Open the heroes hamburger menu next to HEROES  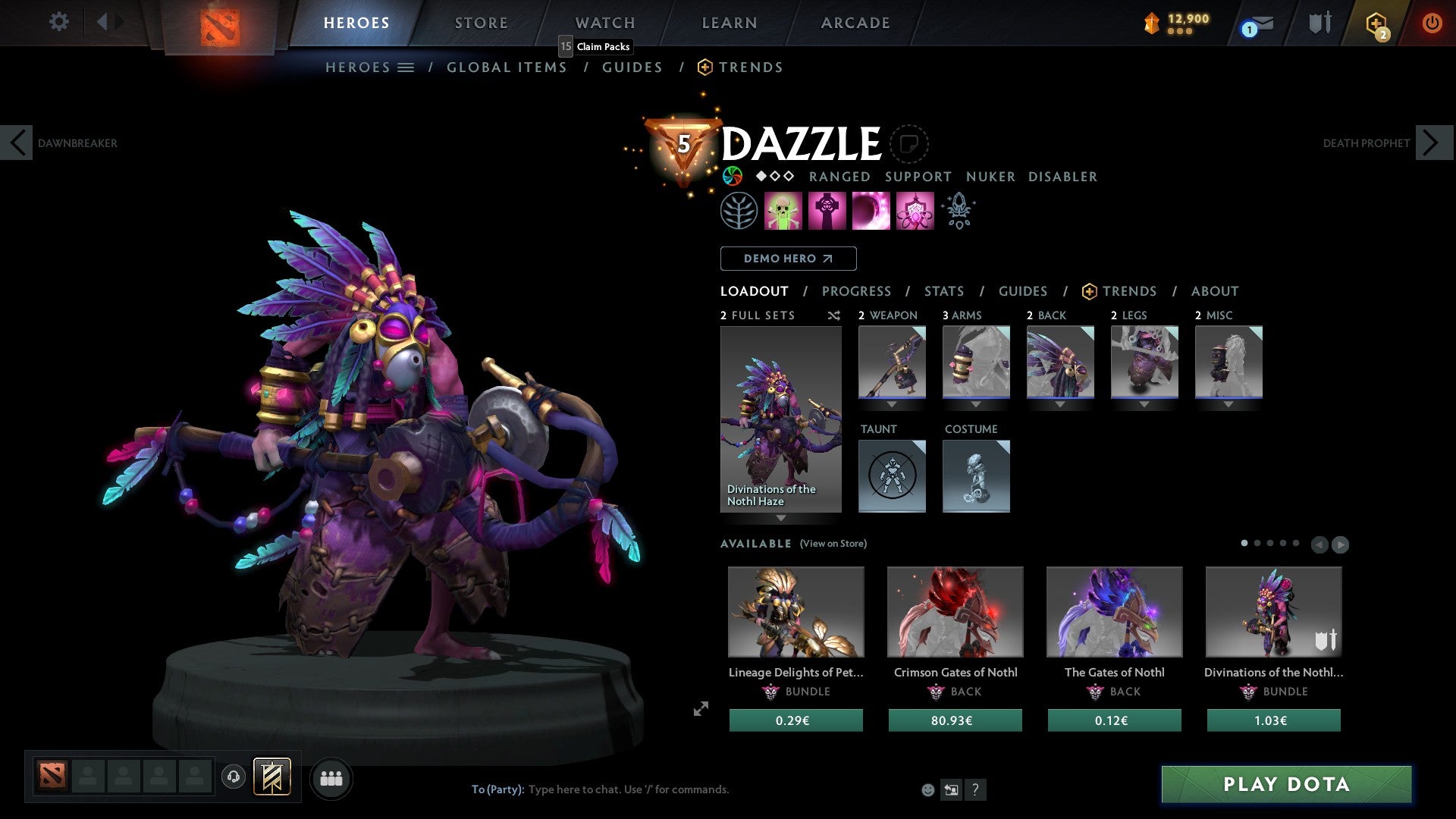[x=406, y=67]
